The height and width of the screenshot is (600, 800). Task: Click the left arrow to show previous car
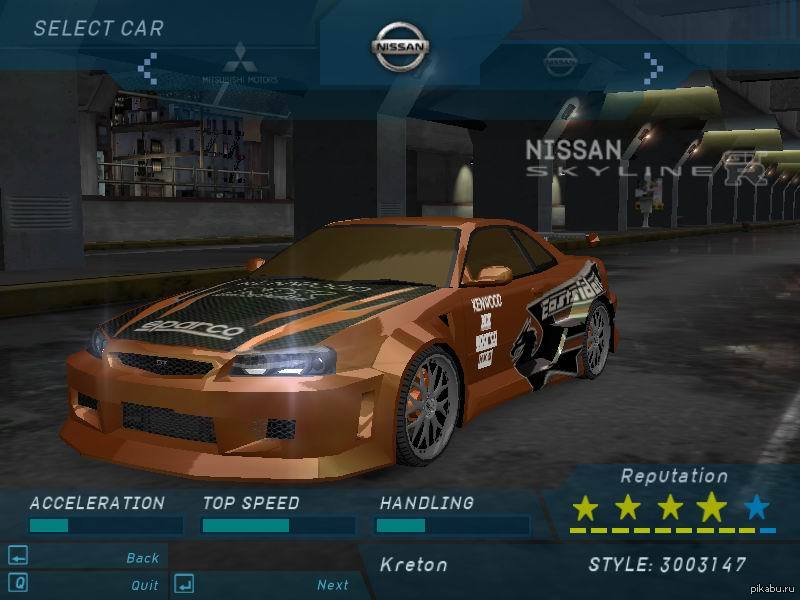pos(148,68)
